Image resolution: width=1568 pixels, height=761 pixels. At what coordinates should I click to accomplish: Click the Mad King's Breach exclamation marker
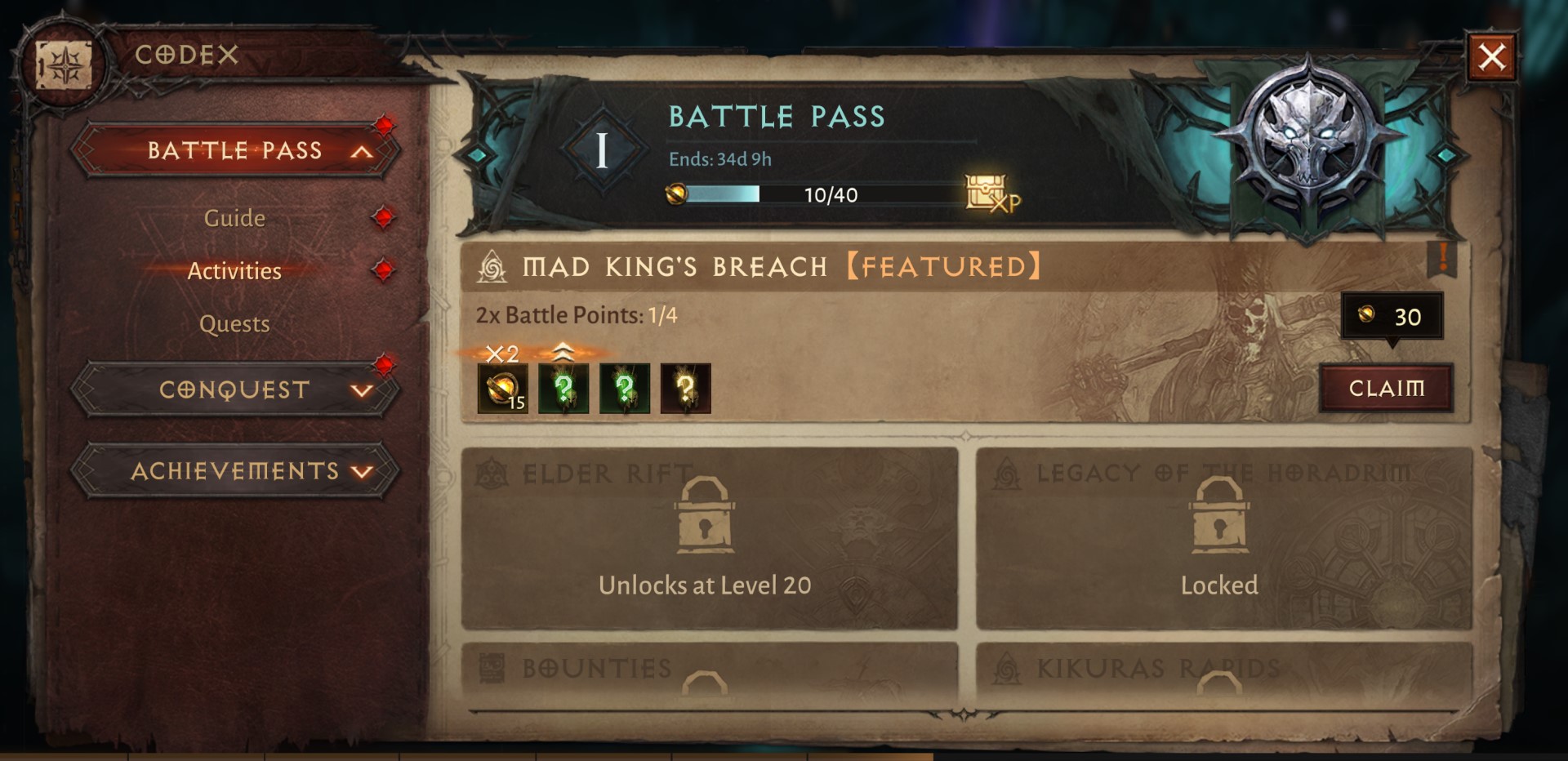[1442, 258]
